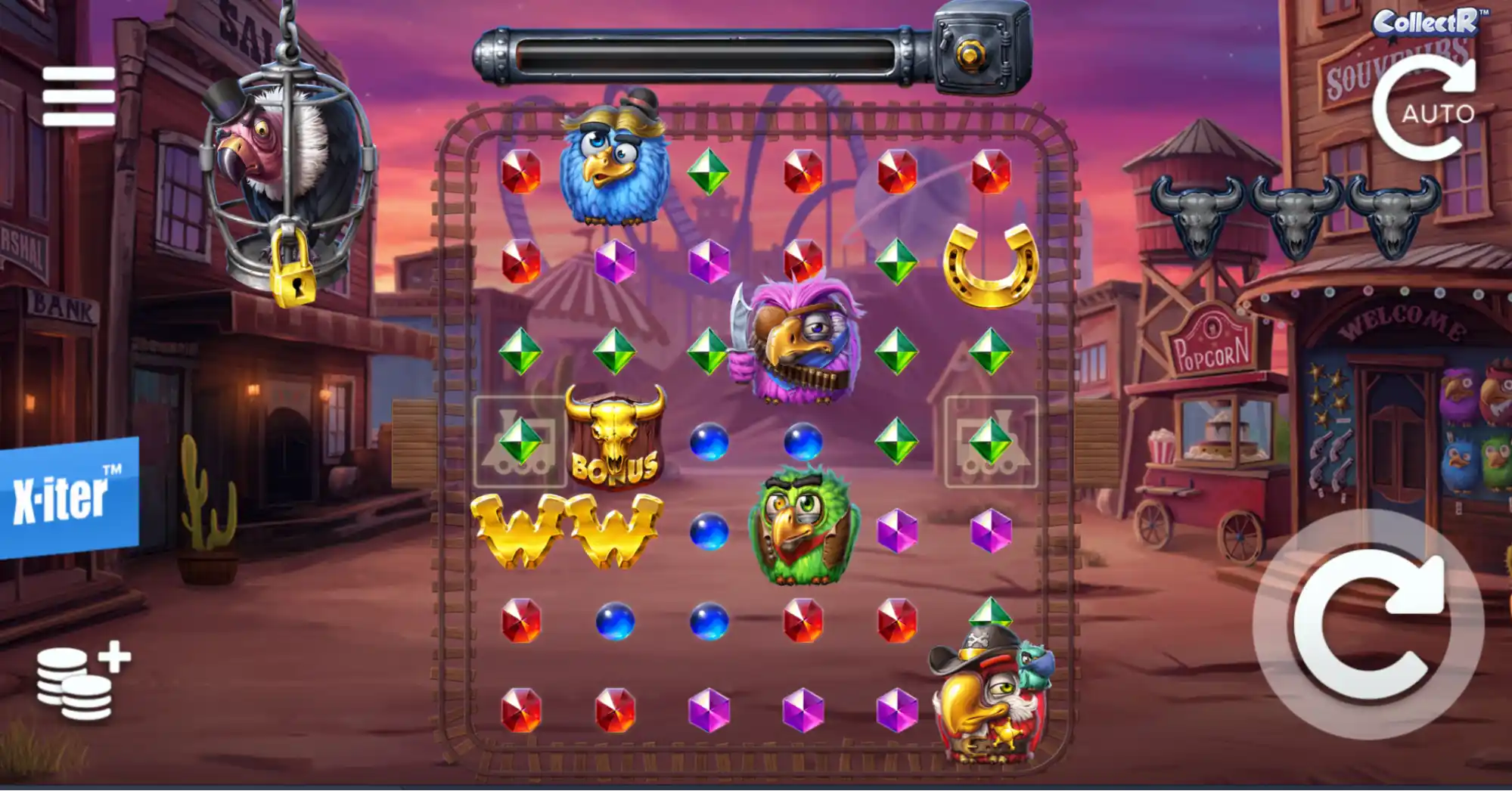
Task: Open the hamburger menu
Action: tap(79, 96)
